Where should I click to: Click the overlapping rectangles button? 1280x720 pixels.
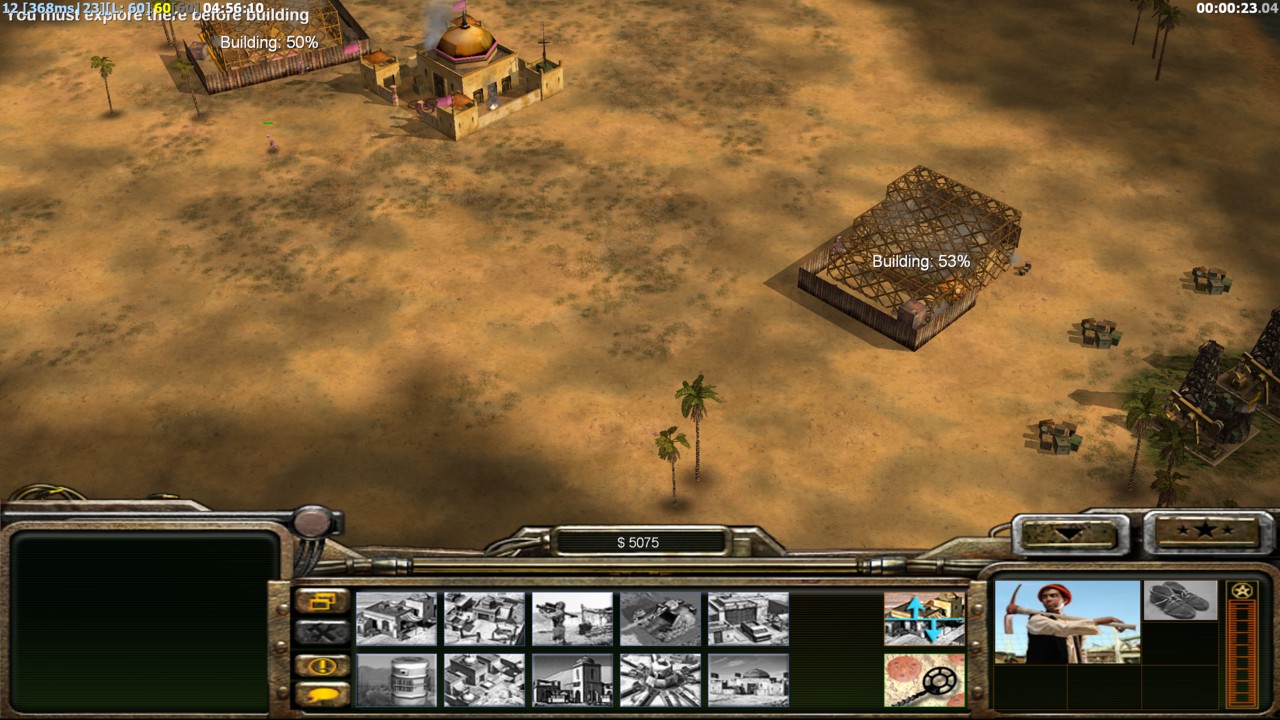coord(323,602)
